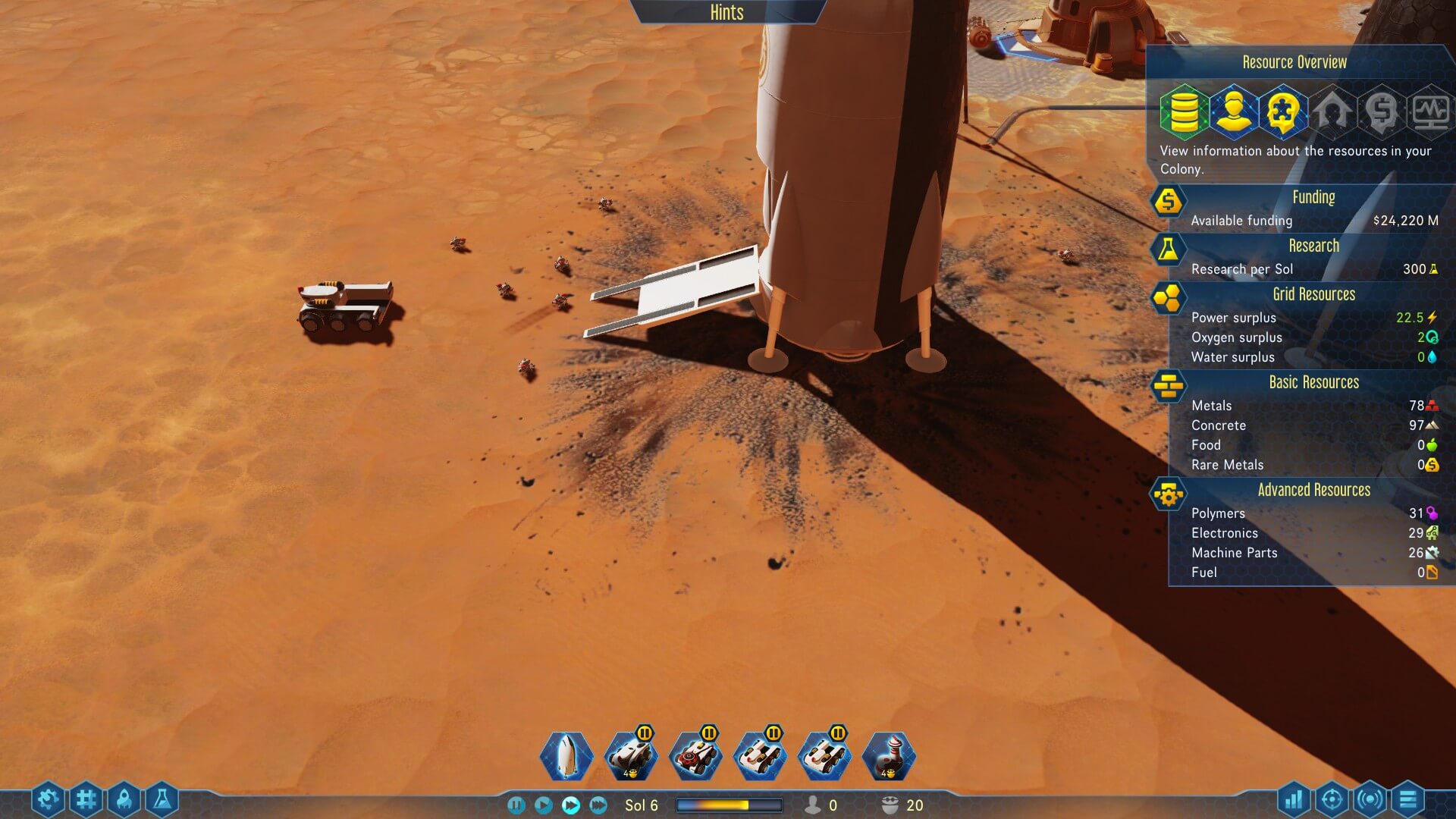1456x819 pixels.
Task: Set game speed to fast forward
Action: tap(571, 805)
